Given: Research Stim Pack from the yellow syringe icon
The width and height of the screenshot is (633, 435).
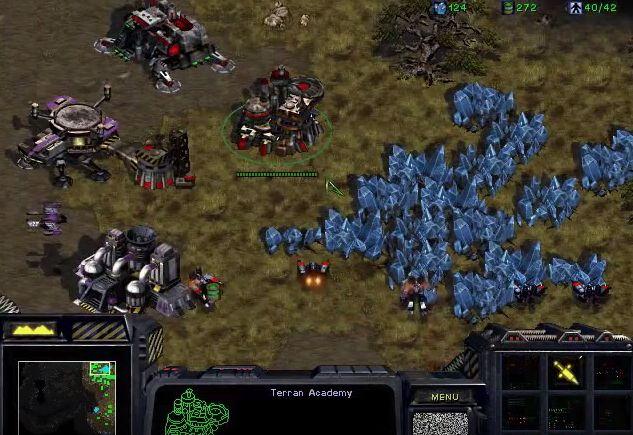Looking at the screenshot, I should pos(567,372).
